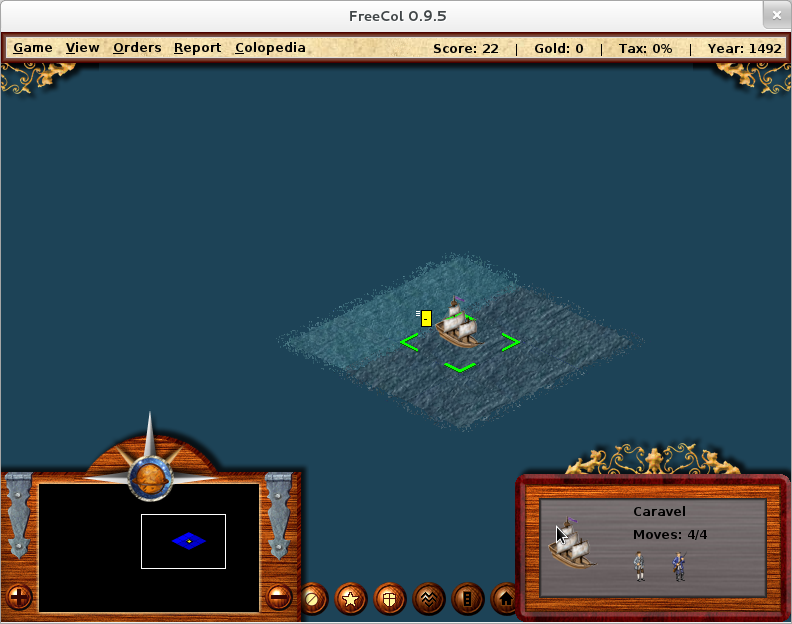Click the star order button
Viewport: 792px width, 624px height.
tap(351, 599)
